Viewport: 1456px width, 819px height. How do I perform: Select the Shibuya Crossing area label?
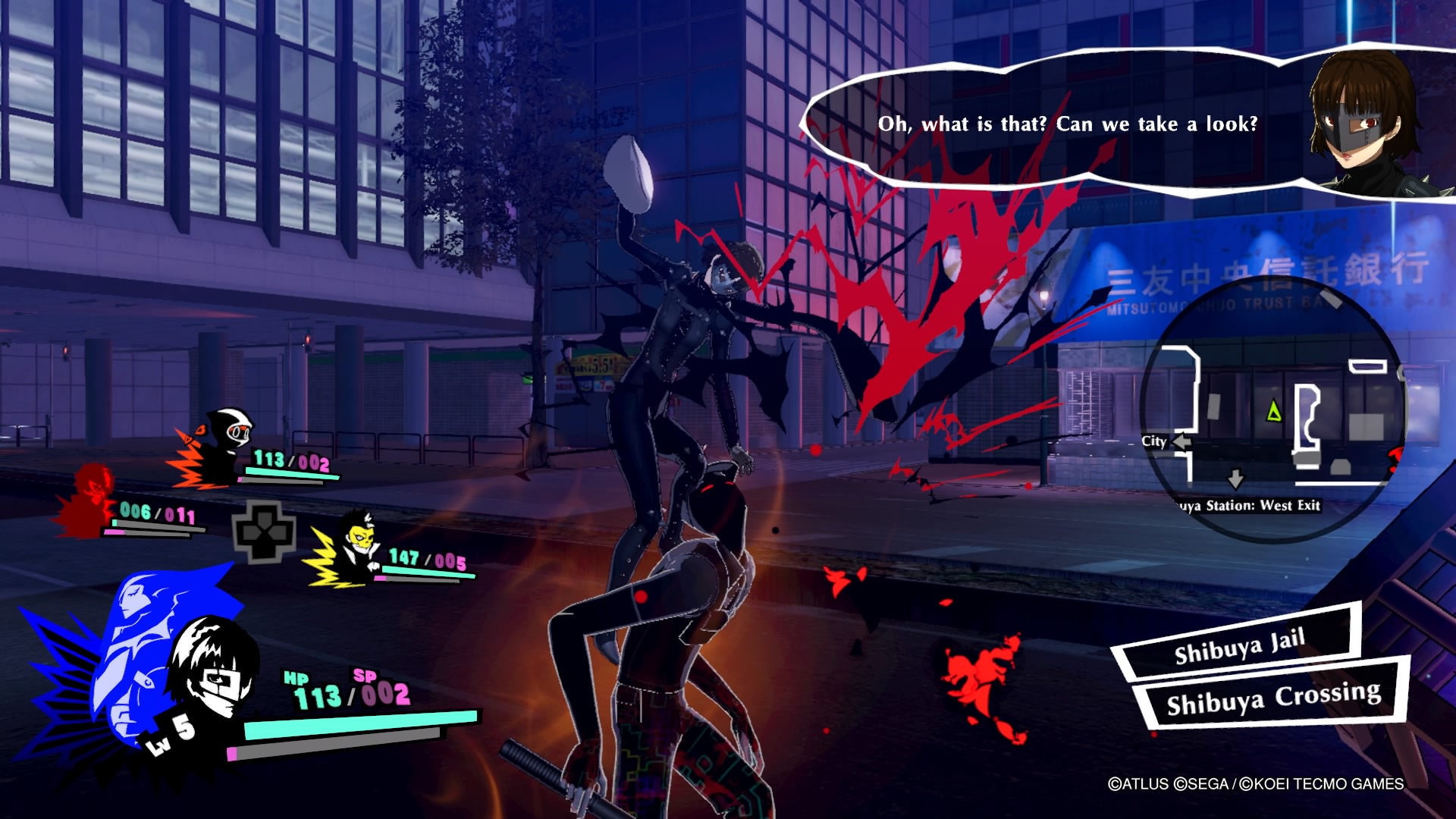point(1273,698)
